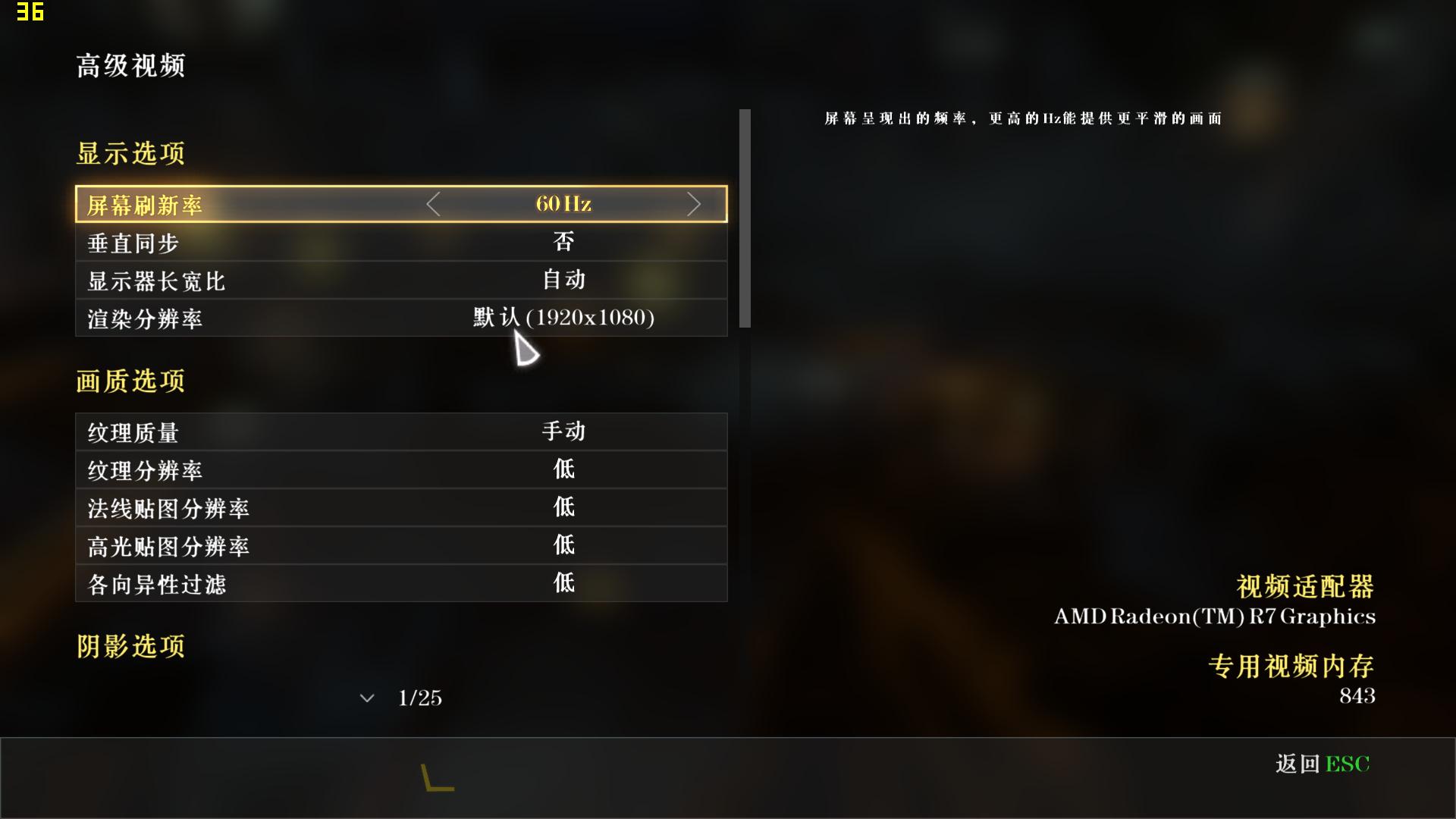1456x819 pixels.
Task: Pick the 各向异性过滤 anisotropic filtering row
Action: click(401, 583)
